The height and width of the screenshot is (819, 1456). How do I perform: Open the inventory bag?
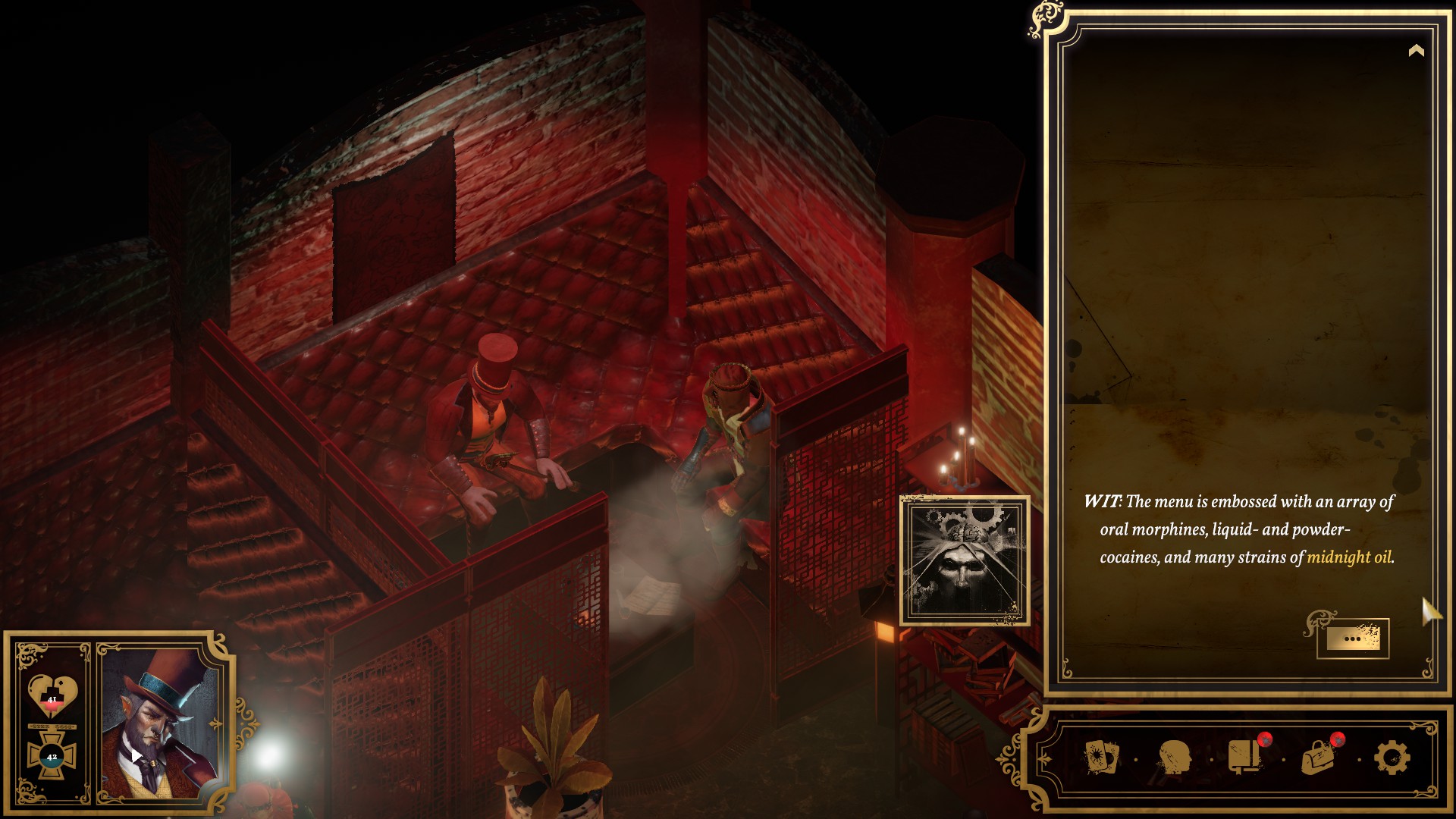click(x=1319, y=758)
